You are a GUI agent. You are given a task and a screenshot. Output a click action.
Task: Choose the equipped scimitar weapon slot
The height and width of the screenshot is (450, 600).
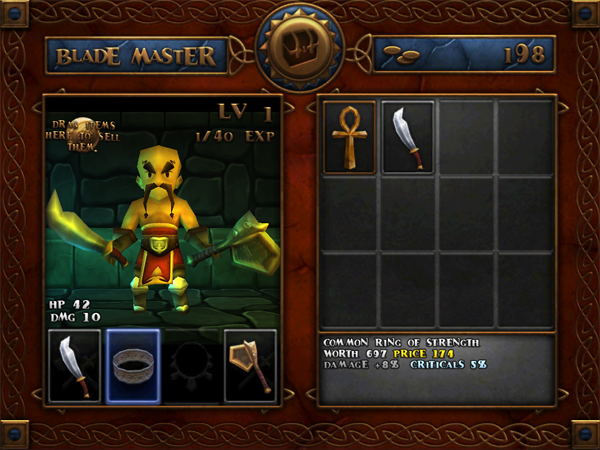pos(75,366)
